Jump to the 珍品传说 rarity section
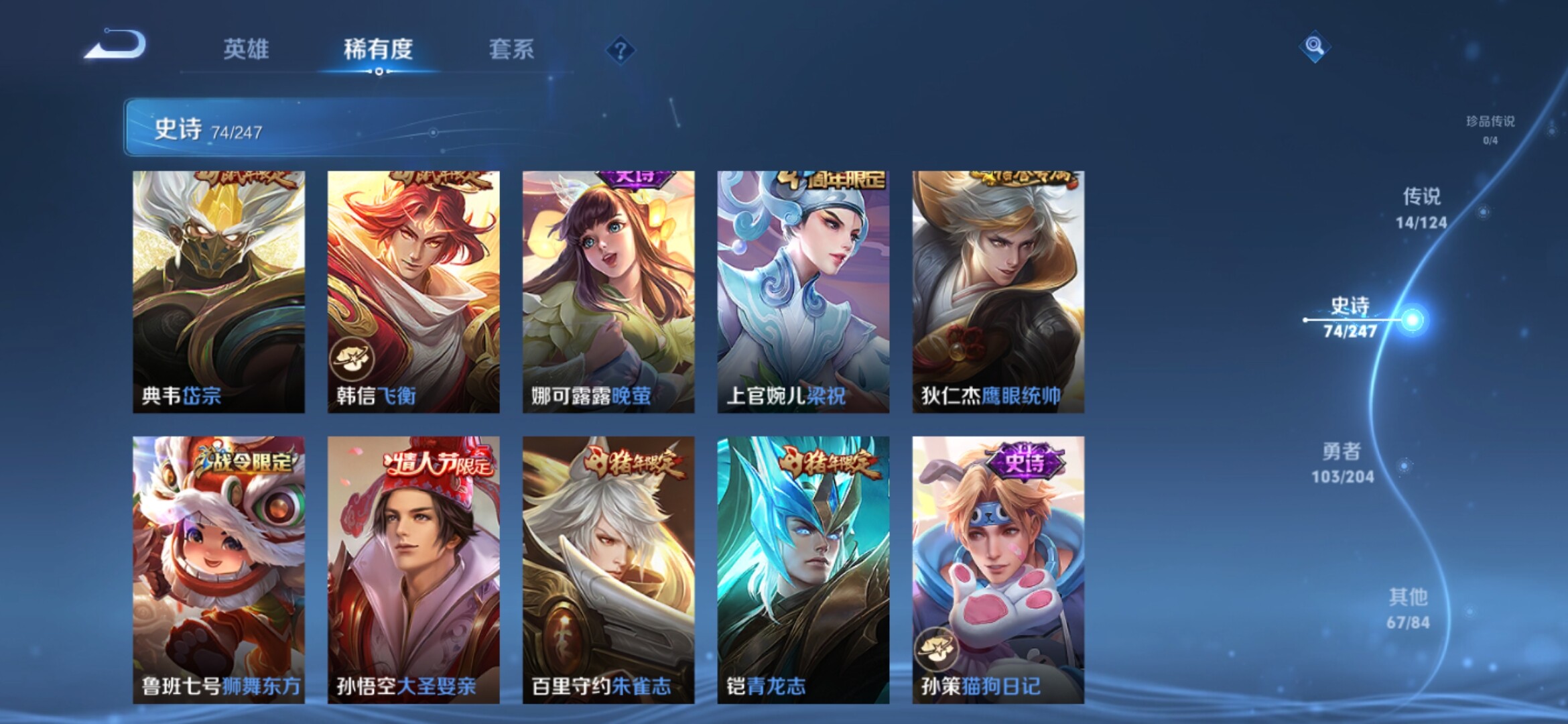Image resolution: width=1568 pixels, height=724 pixels. coord(1490,129)
